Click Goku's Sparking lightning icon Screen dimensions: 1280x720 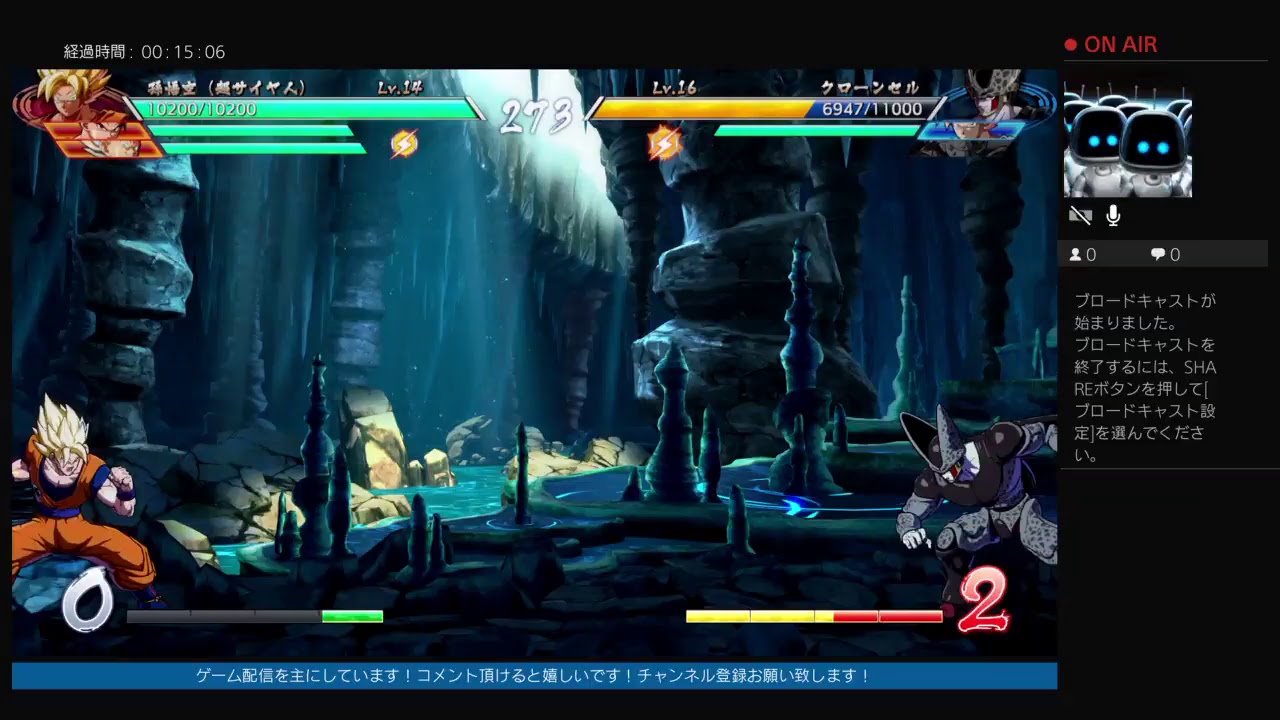click(402, 143)
